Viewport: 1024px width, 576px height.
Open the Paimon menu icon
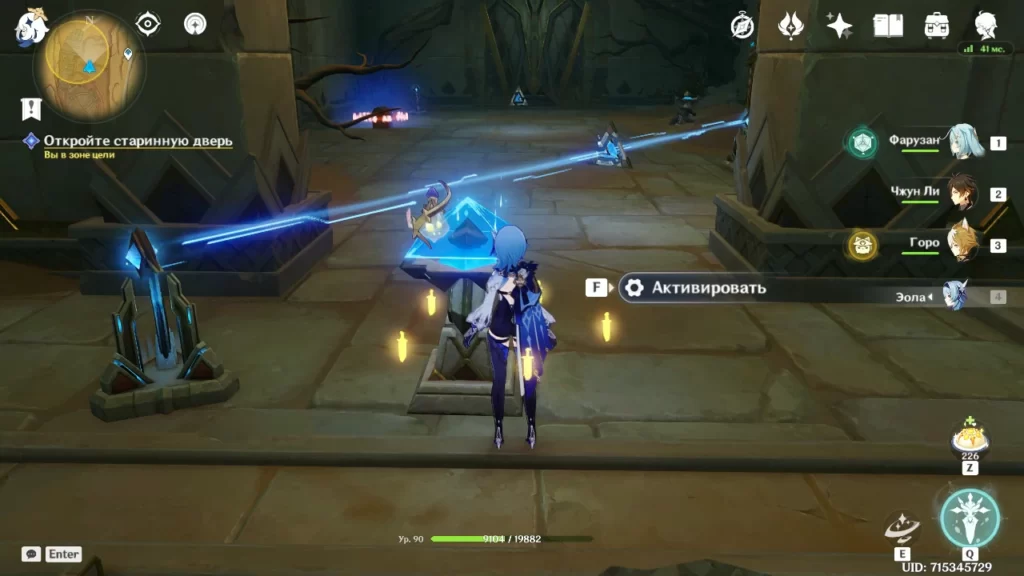click(31, 27)
